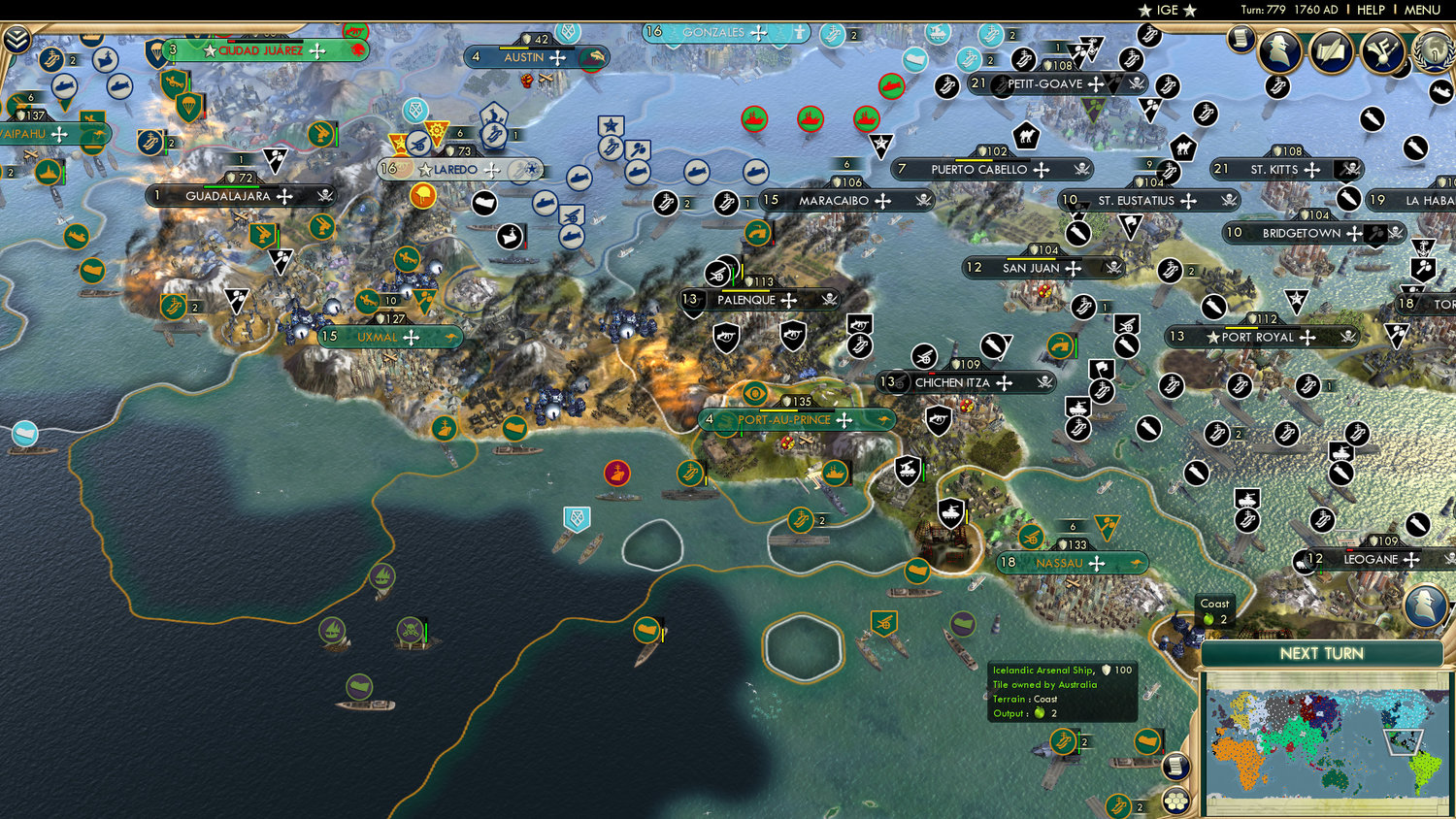Screen dimensions: 1456x819
Task: Open the MENU item
Action: [1420, 10]
